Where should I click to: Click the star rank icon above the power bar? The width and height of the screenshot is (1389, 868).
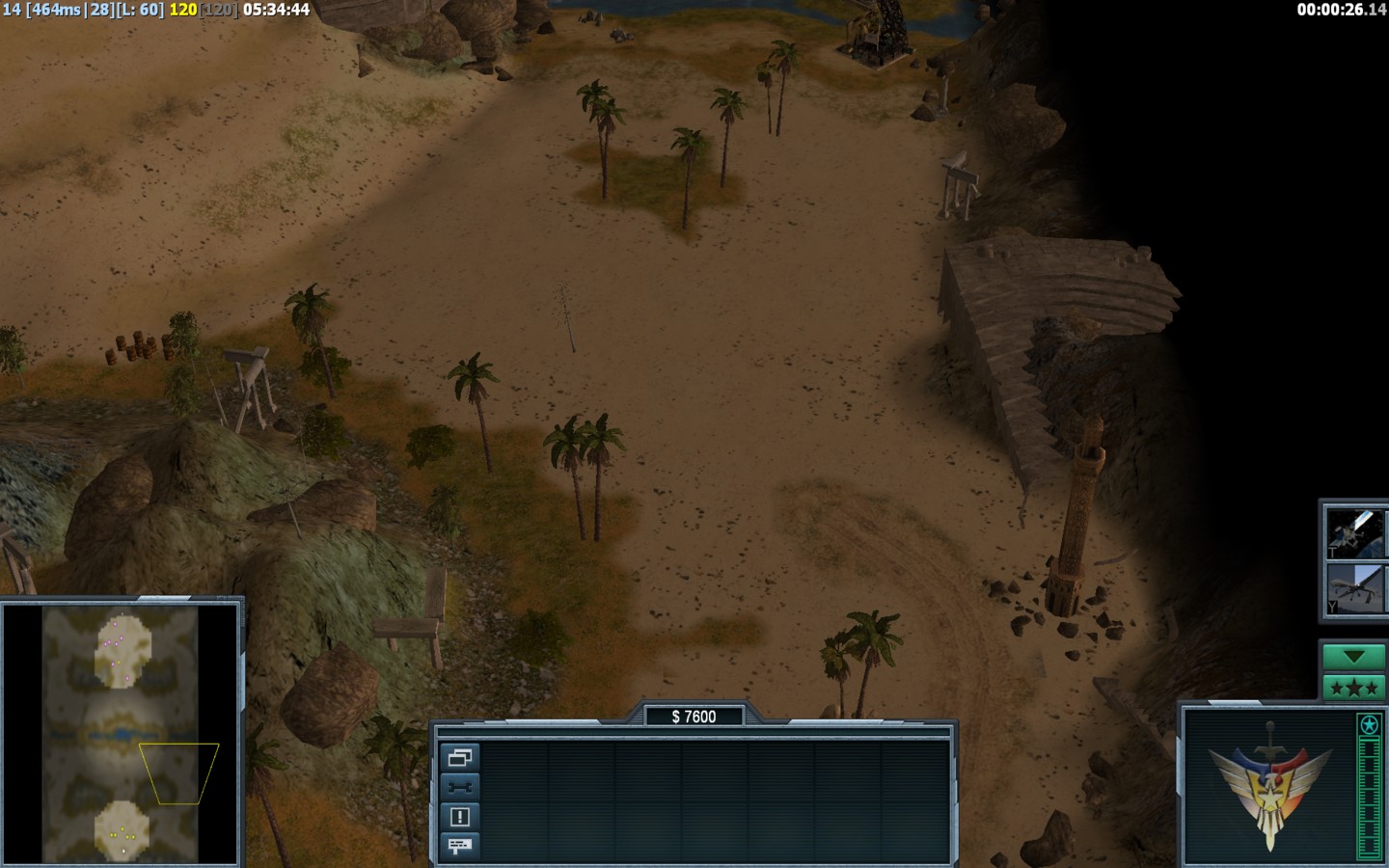[1369, 725]
